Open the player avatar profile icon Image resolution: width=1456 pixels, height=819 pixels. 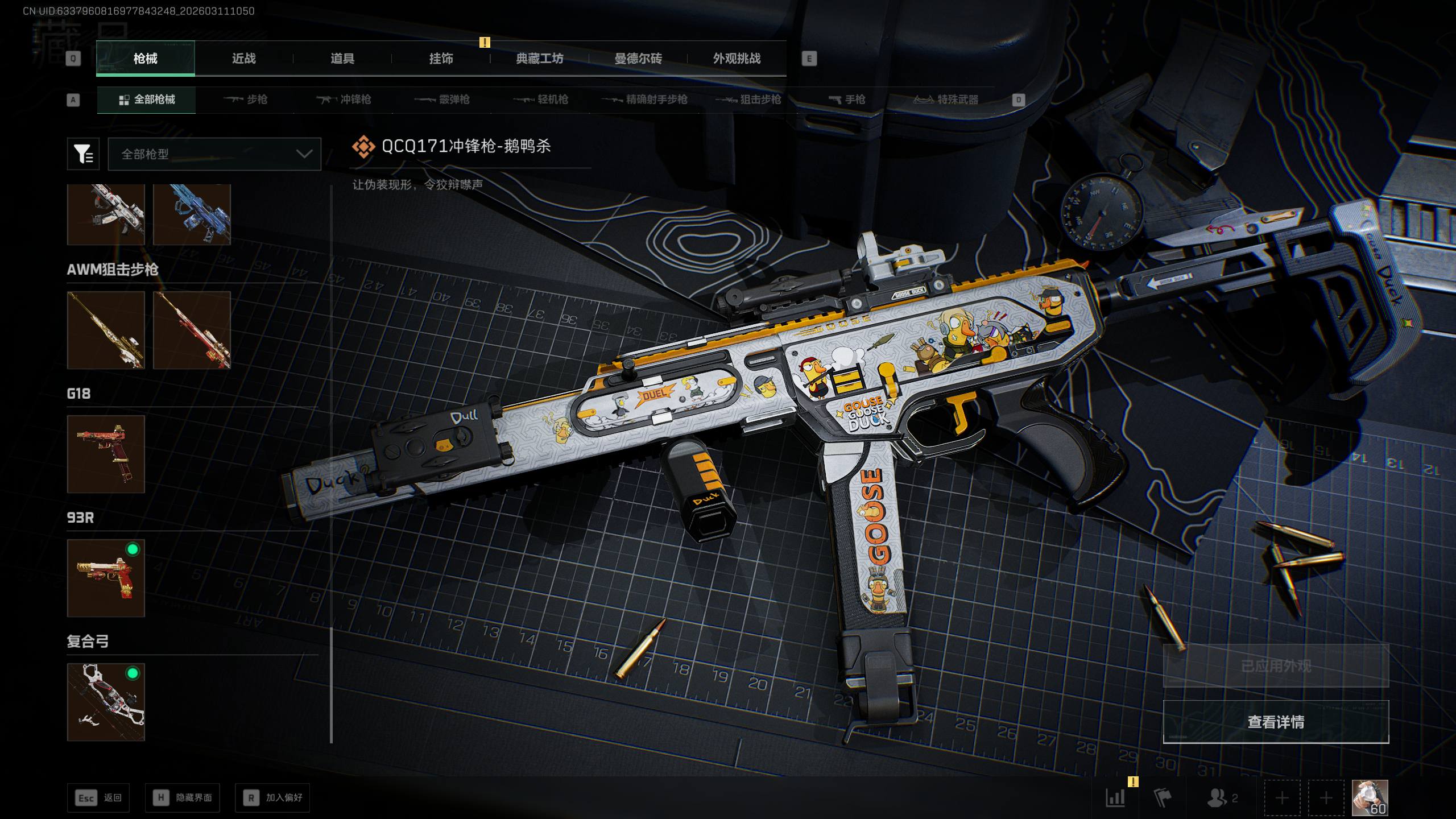1370,797
